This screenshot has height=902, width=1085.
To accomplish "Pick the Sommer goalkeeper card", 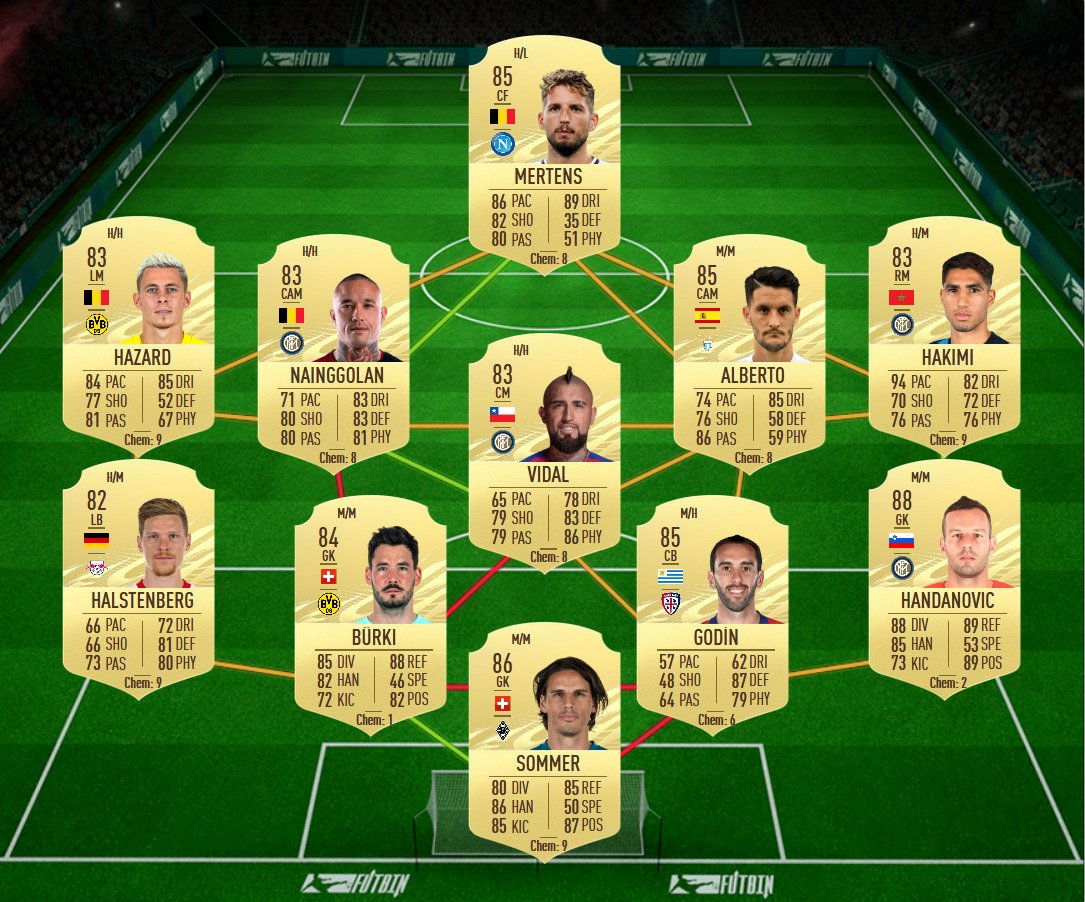I will coord(544,742).
